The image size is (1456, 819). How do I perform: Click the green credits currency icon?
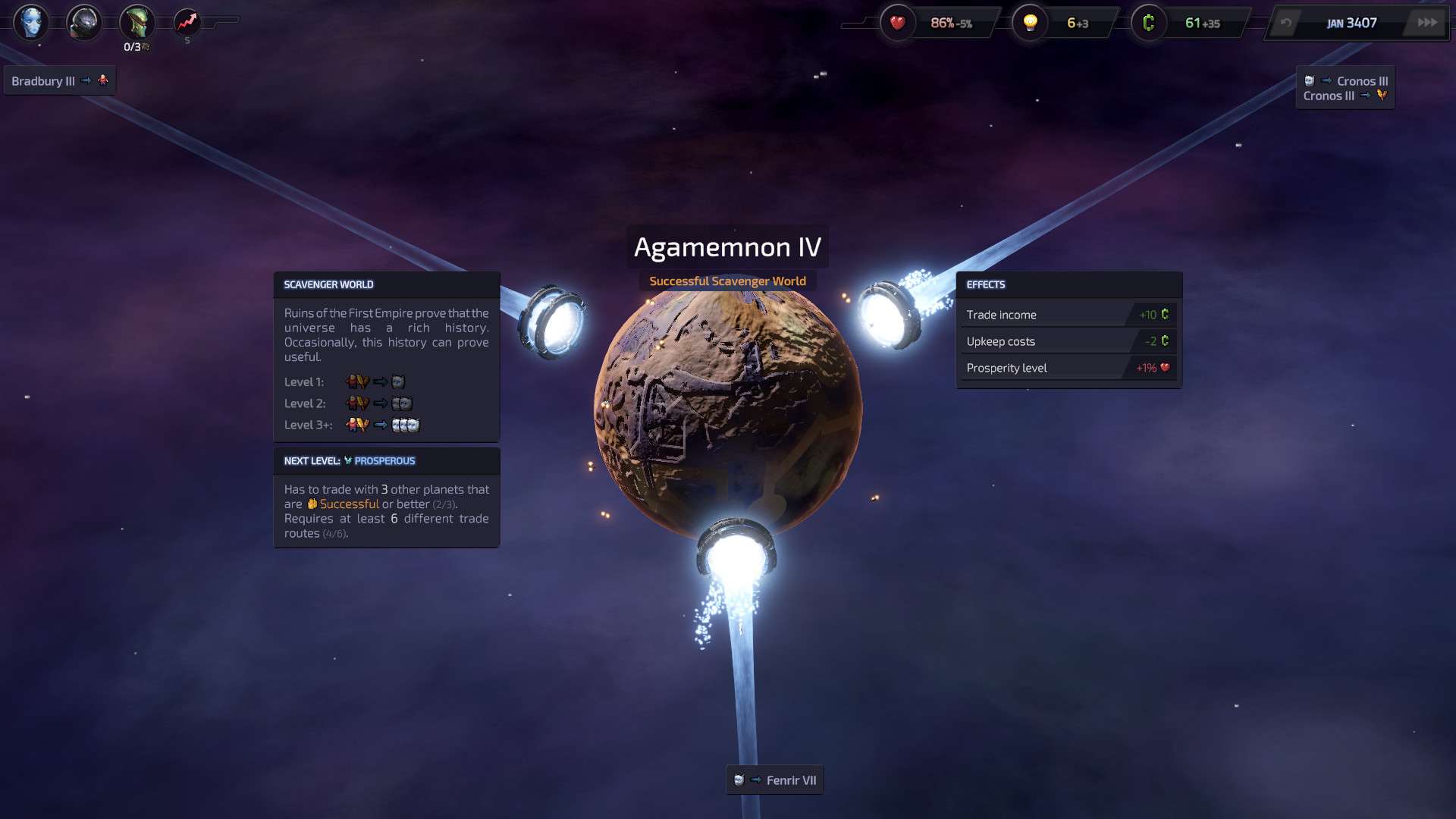(1148, 23)
